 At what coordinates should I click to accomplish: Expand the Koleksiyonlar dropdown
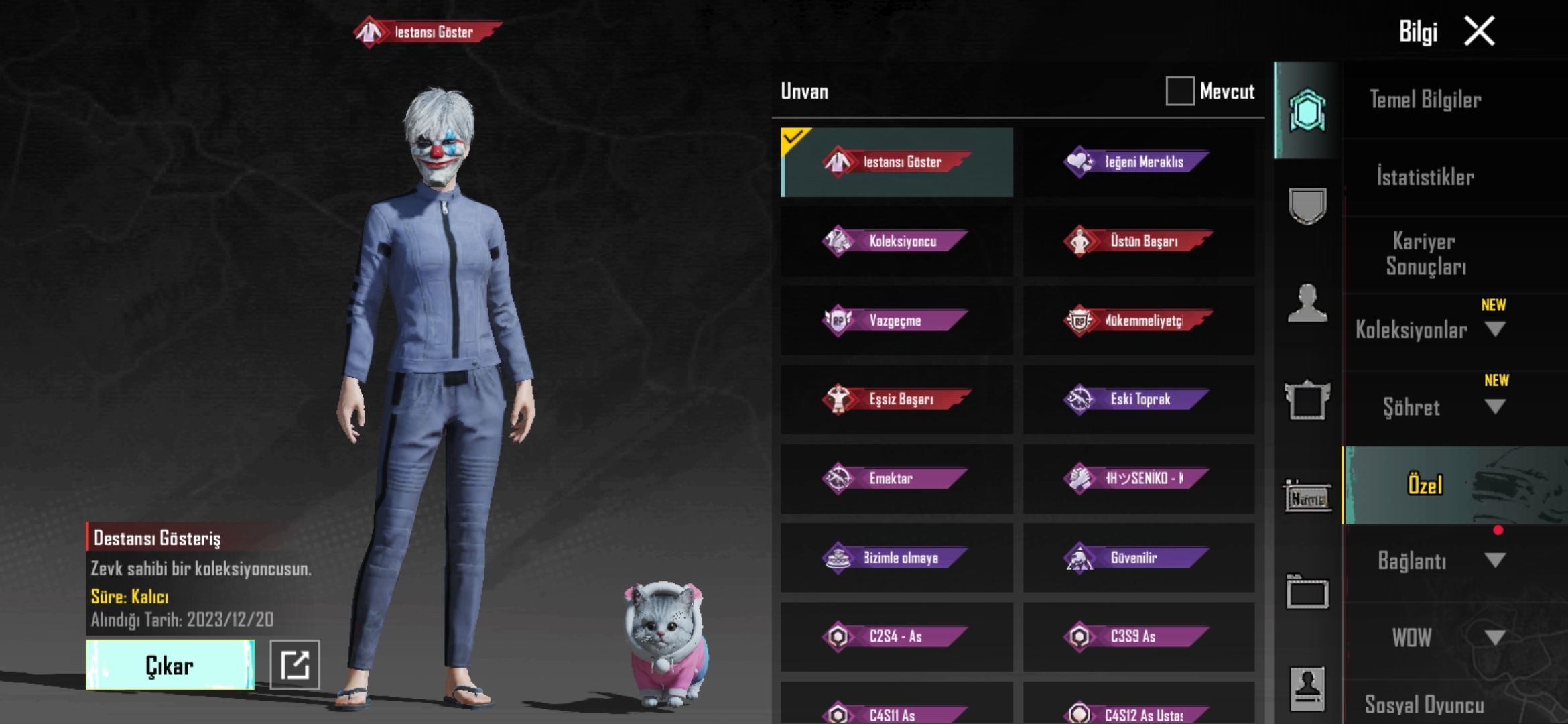[1494, 329]
